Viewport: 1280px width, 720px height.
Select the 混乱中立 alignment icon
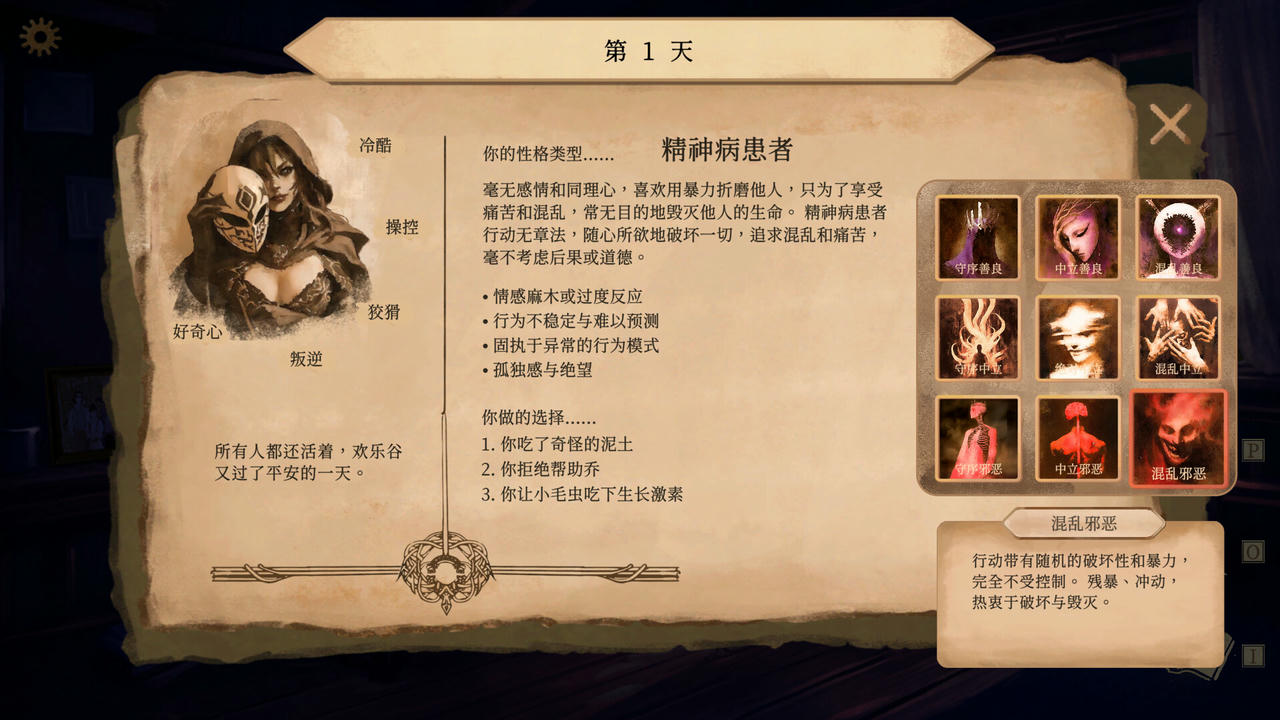(1179, 337)
